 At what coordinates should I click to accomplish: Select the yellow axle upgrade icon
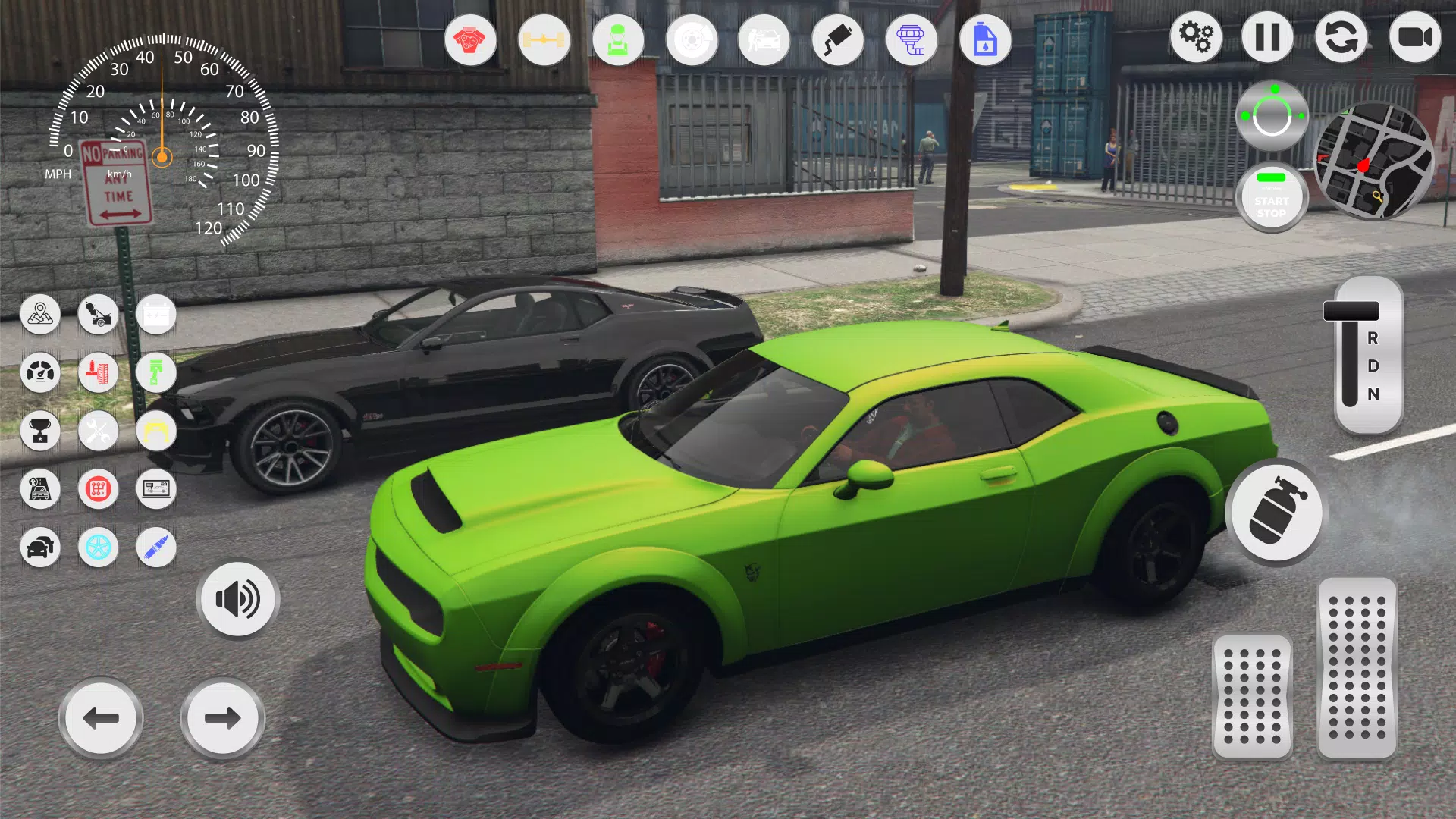[544, 40]
